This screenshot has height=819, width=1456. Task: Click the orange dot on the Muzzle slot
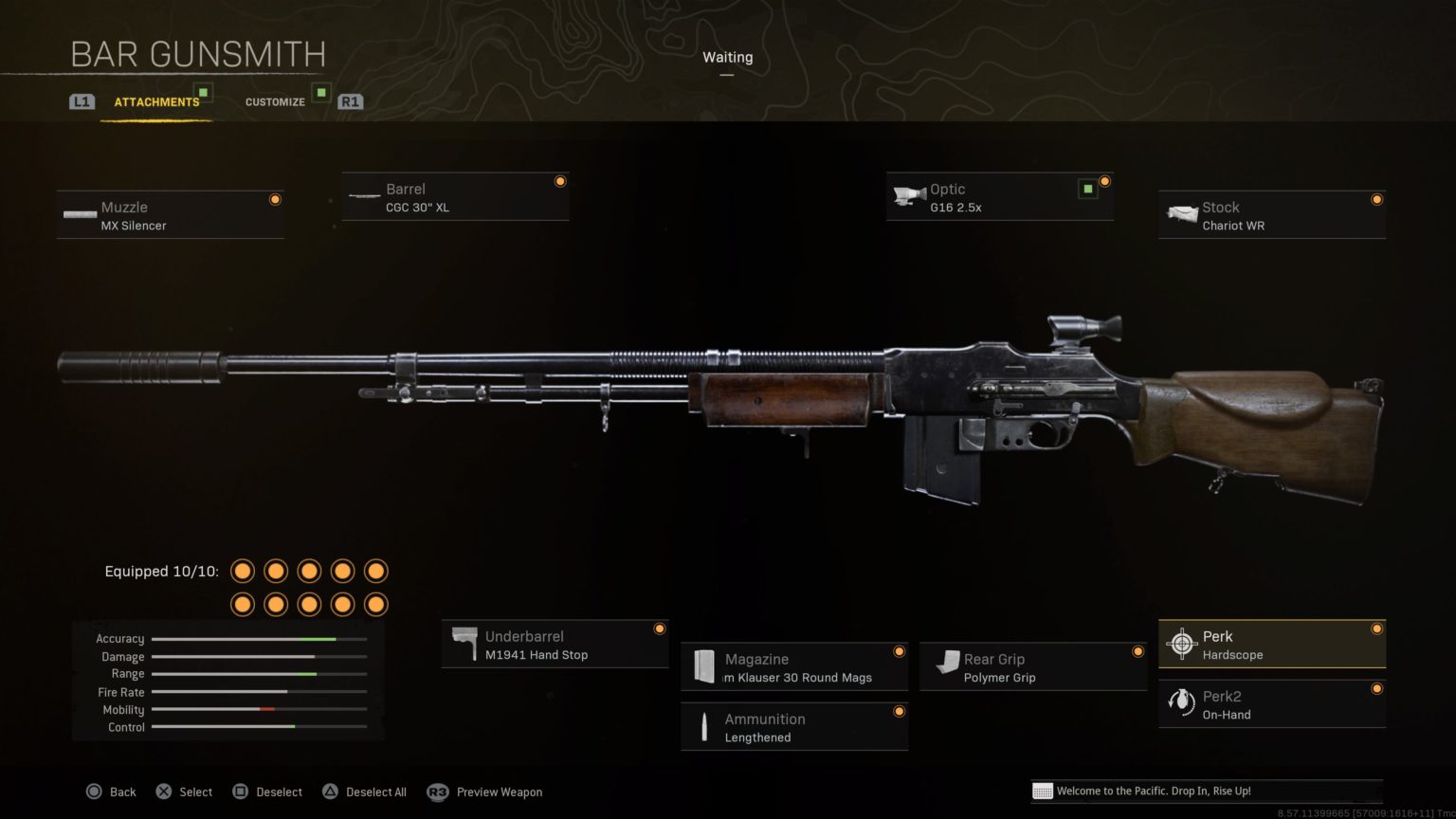(x=275, y=199)
